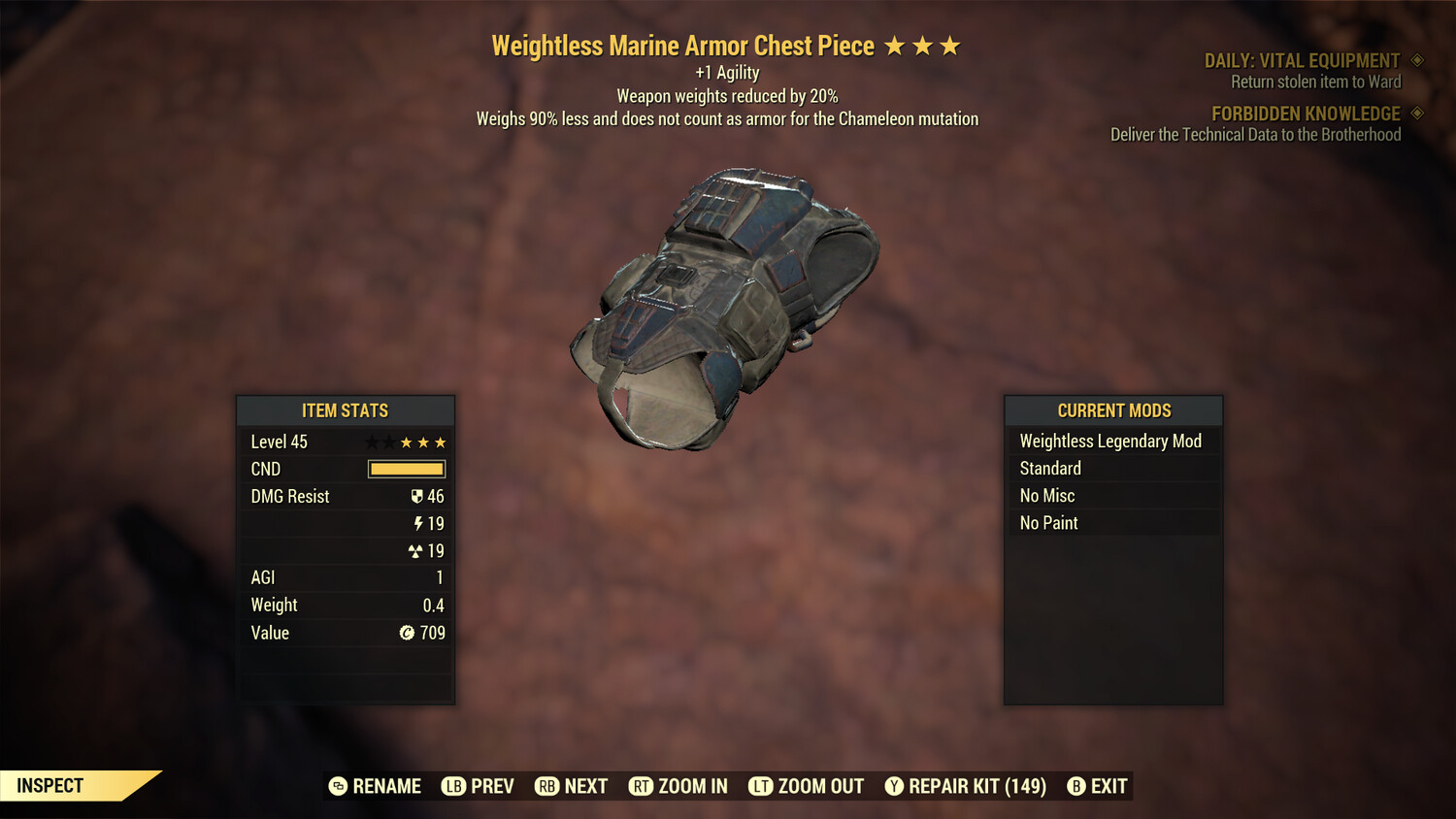Image resolution: width=1456 pixels, height=819 pixels.
Task: Select the No Misc mod row
Action: [x=1047, y=496]
